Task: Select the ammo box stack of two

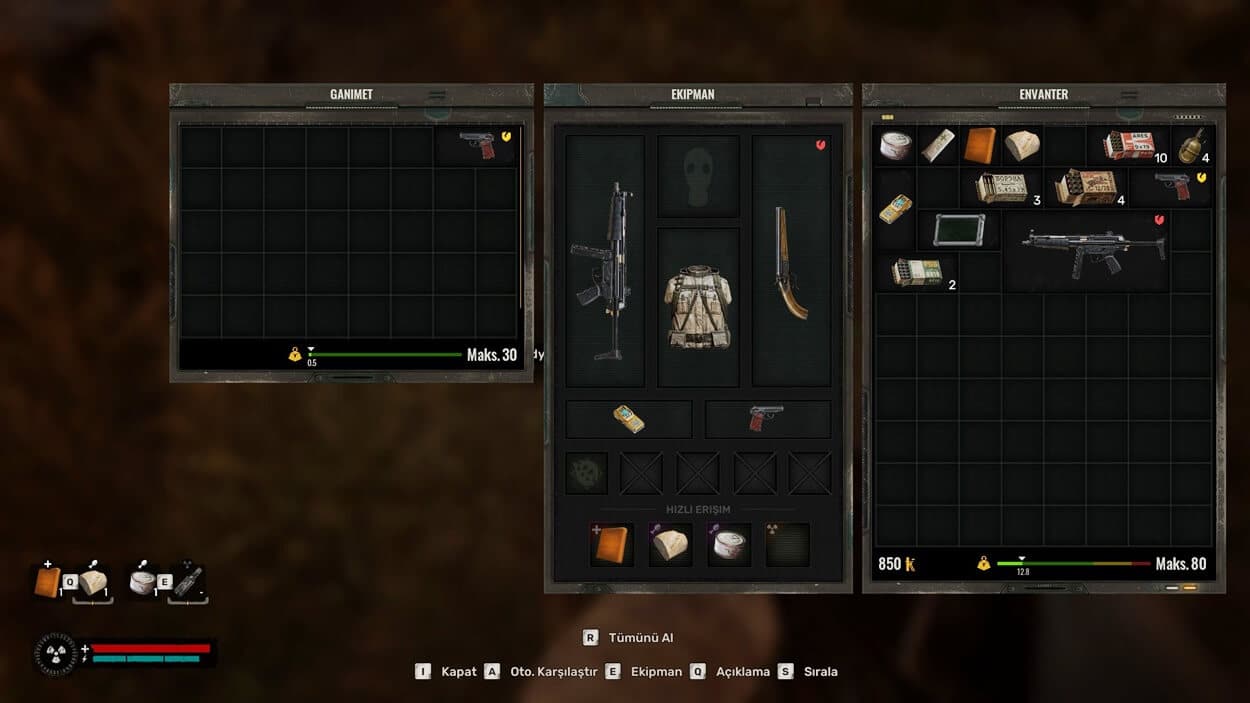Action: click(917, 272)
